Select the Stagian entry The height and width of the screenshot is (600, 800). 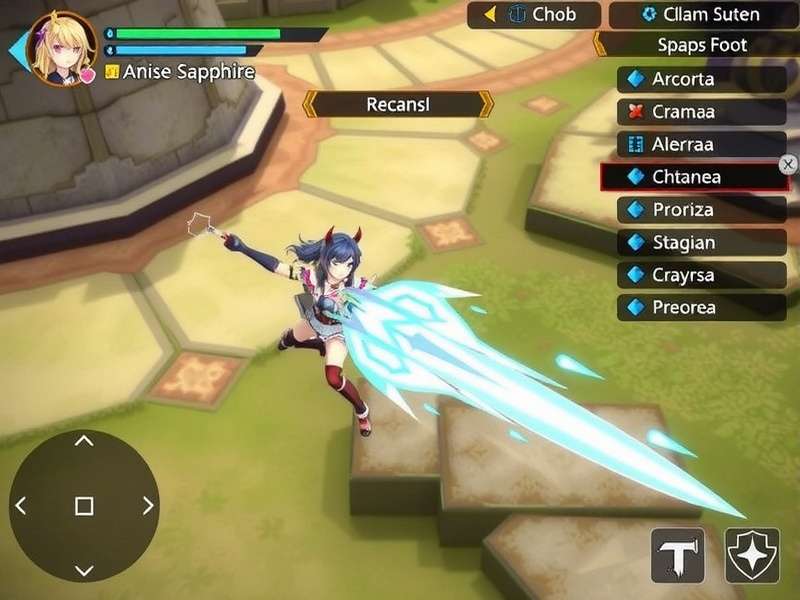point(702,242)
